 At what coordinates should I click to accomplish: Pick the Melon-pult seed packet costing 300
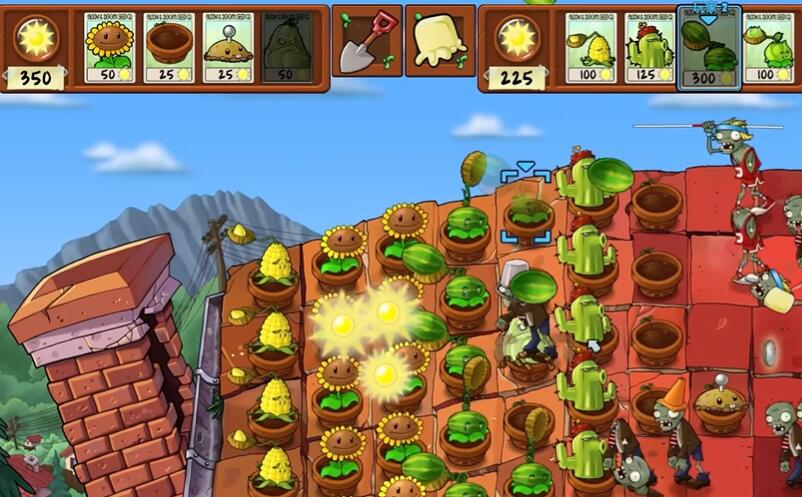coord(709,47)
